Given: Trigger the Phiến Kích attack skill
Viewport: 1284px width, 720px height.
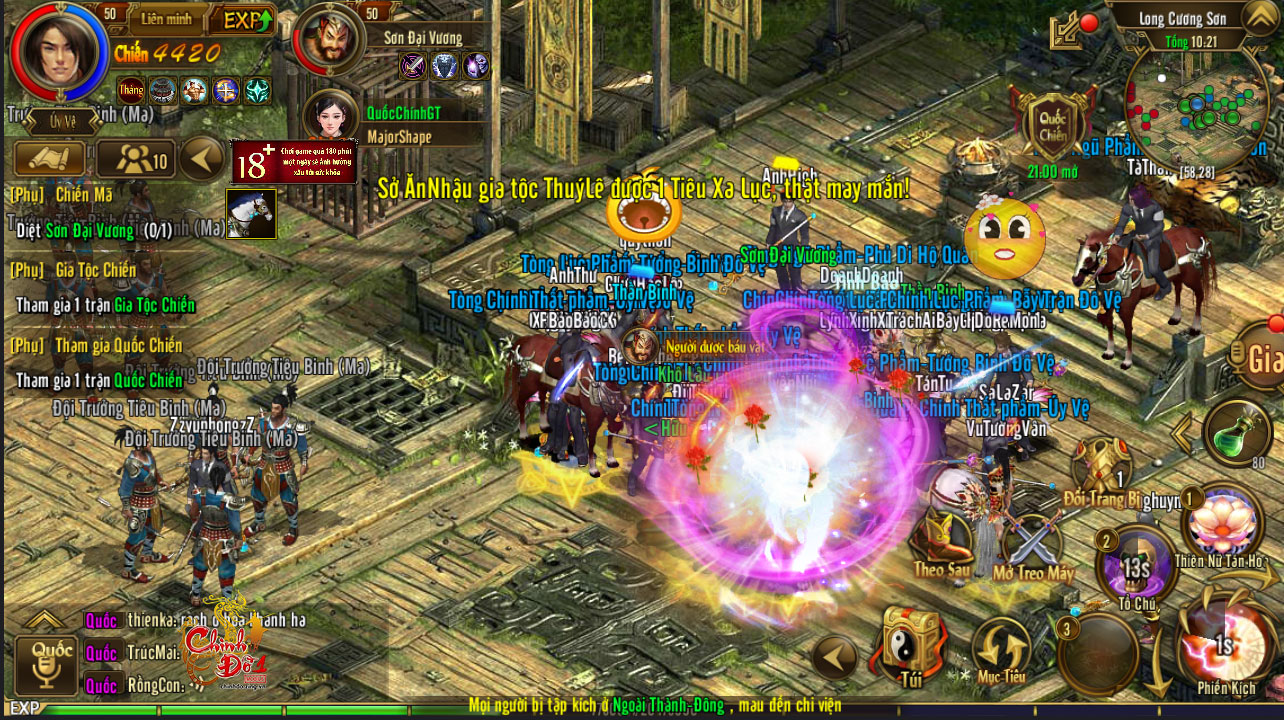Looking at the screenshot, I should pos(1225,645).
